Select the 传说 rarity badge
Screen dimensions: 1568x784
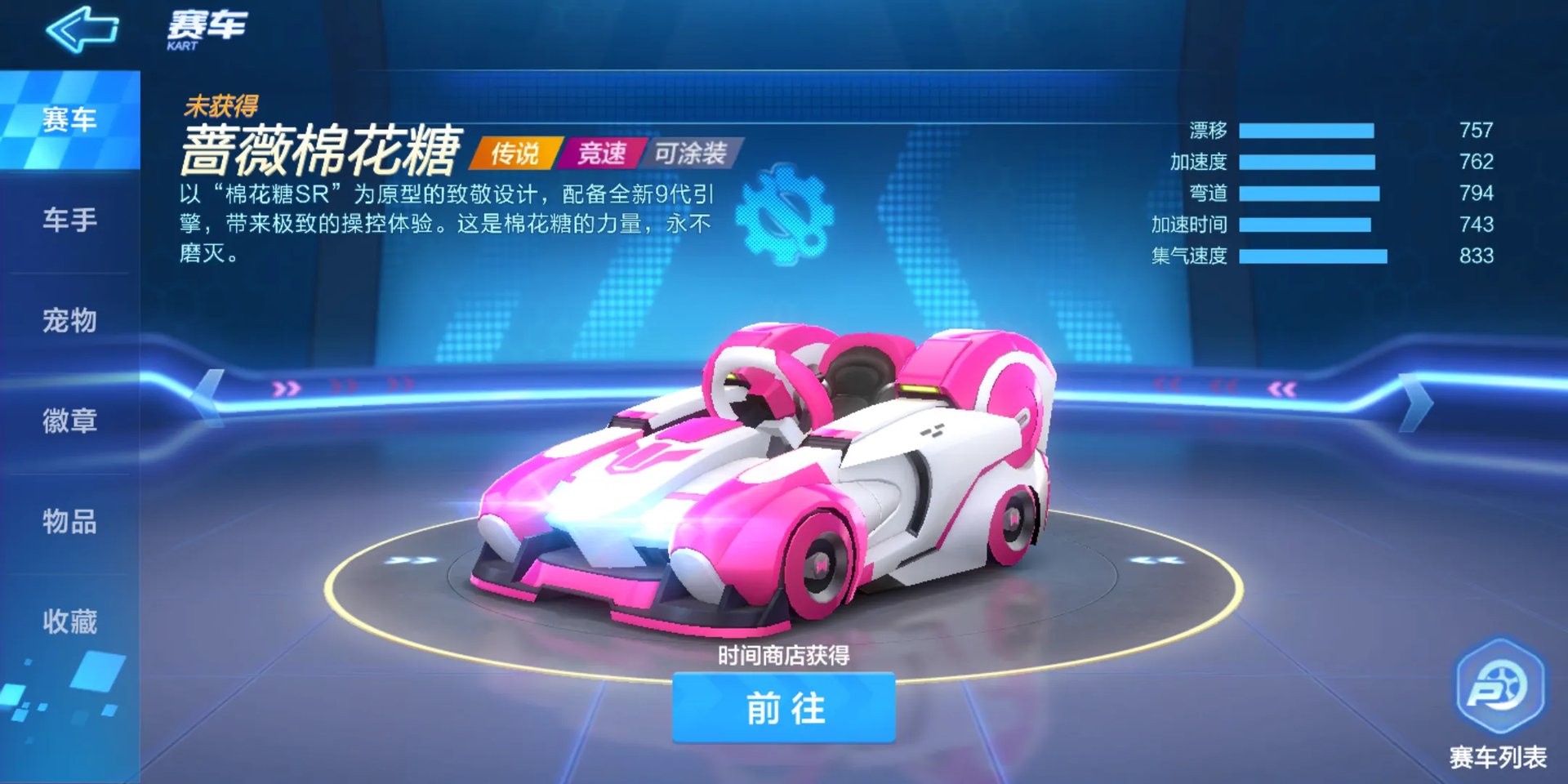click(516, 152)
